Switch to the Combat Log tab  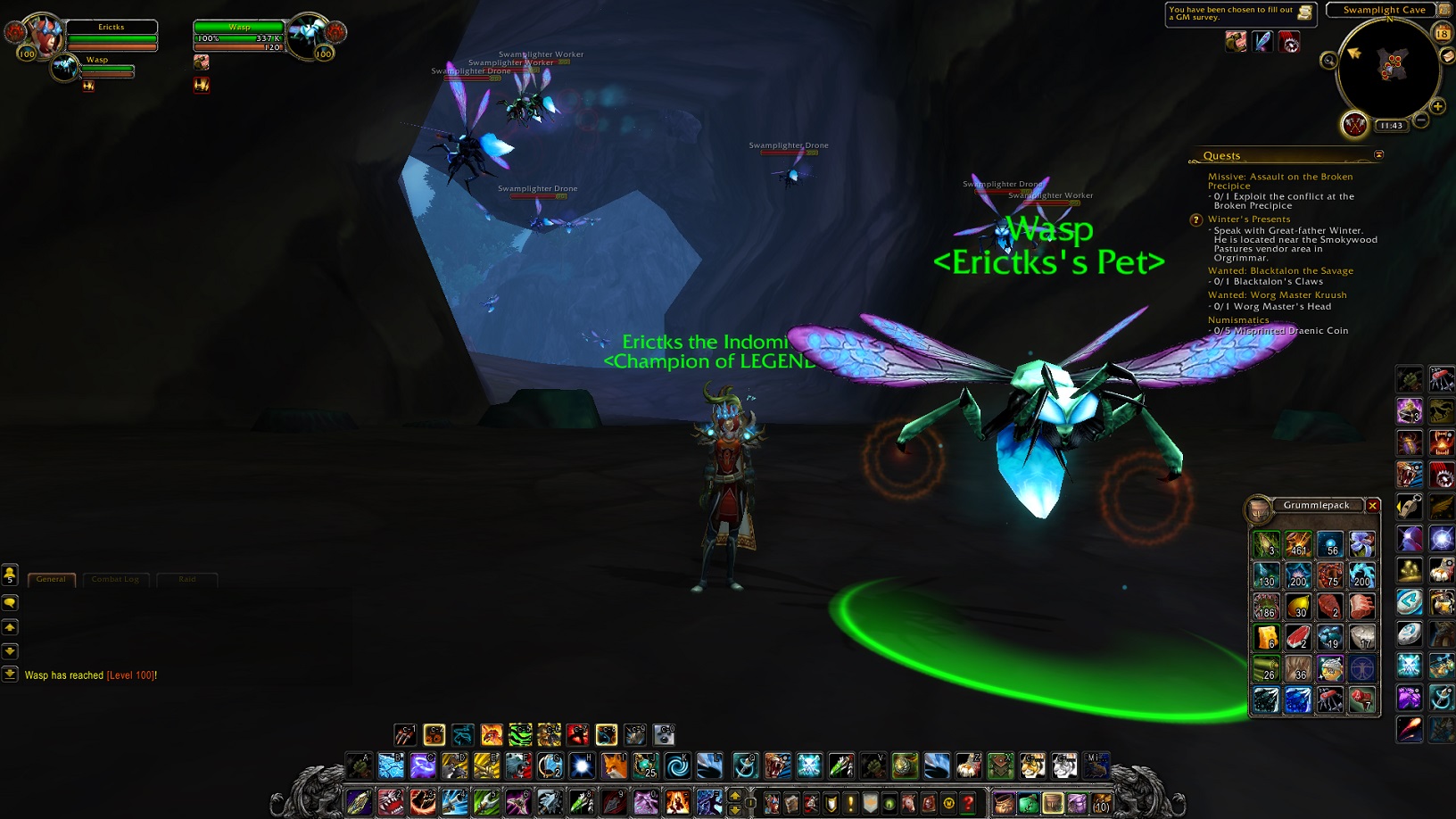115,579
